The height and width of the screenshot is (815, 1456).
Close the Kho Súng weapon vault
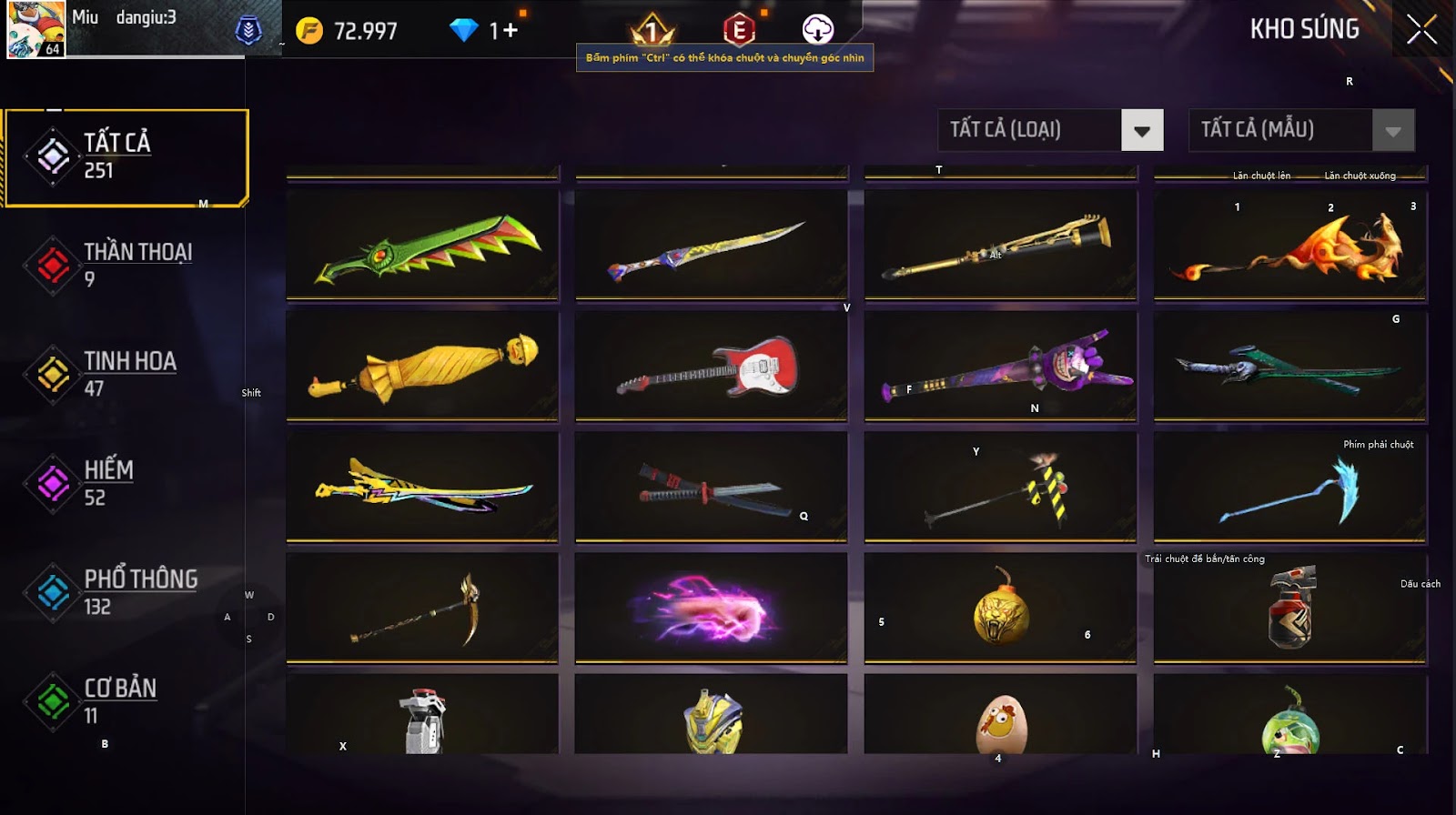[1421, 30]
